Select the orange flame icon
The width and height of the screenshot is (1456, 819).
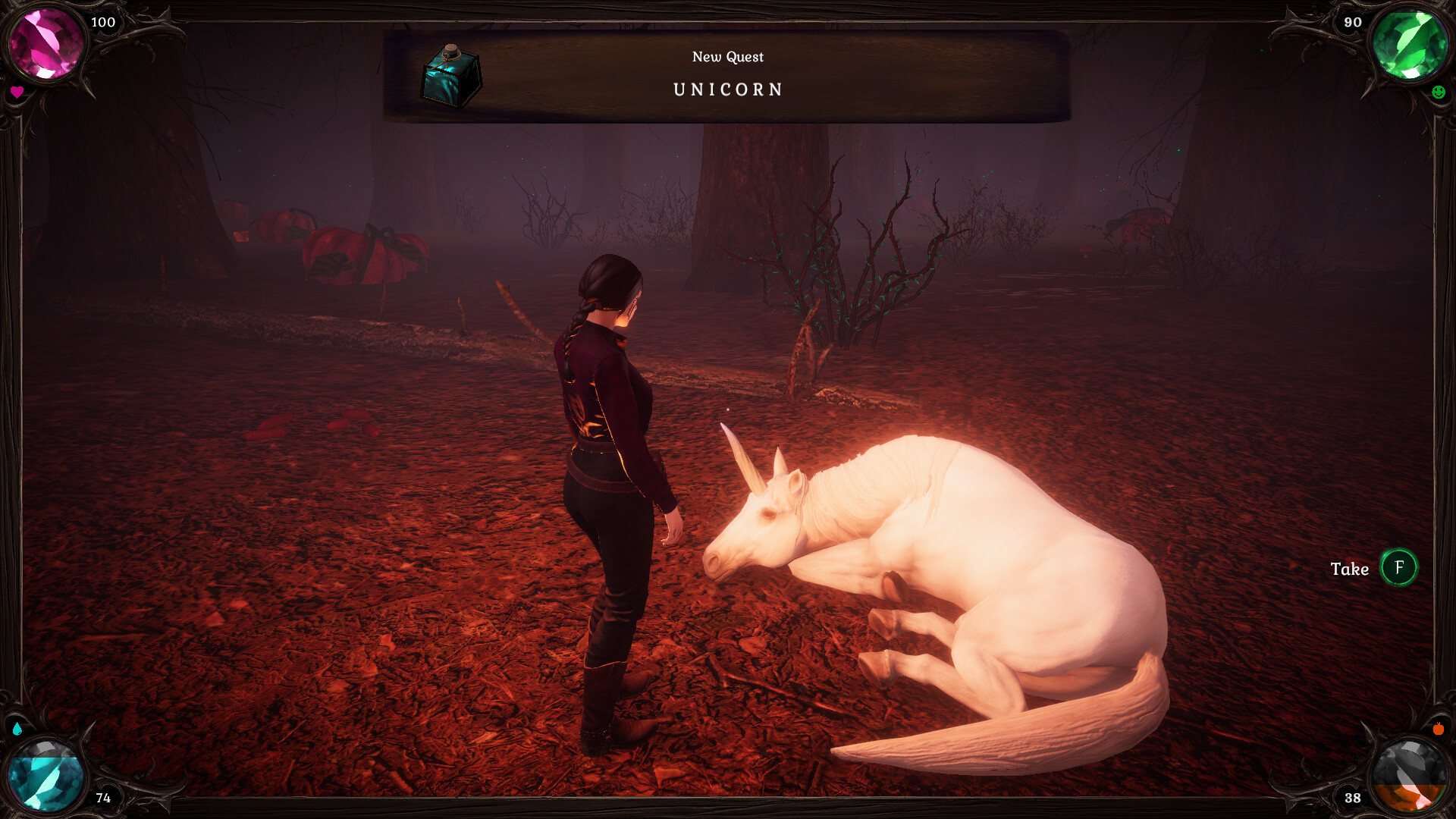click(1439, 729)
